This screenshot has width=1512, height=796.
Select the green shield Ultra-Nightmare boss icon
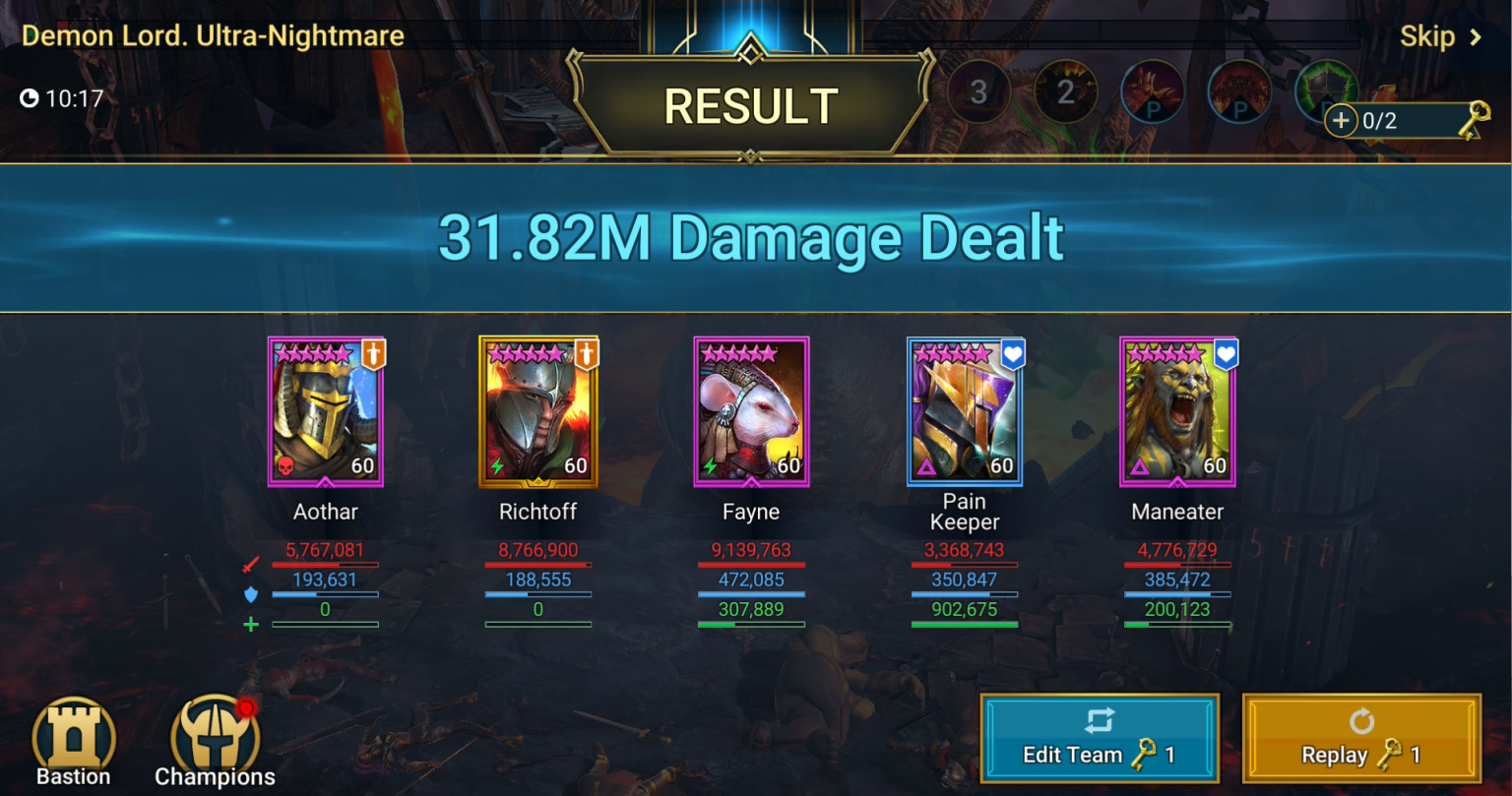point(1326,92)
